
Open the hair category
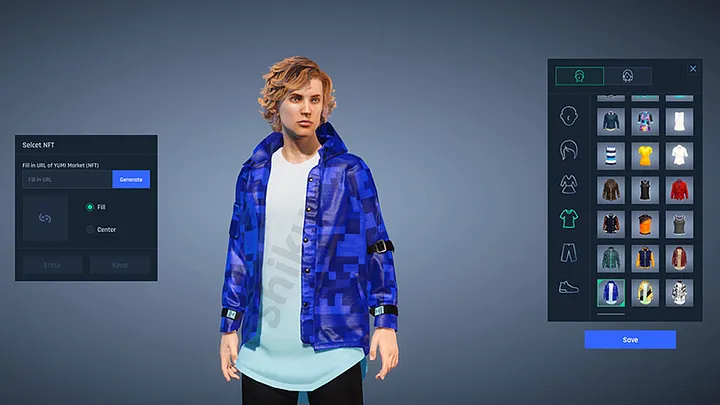[x=570, y=150]
